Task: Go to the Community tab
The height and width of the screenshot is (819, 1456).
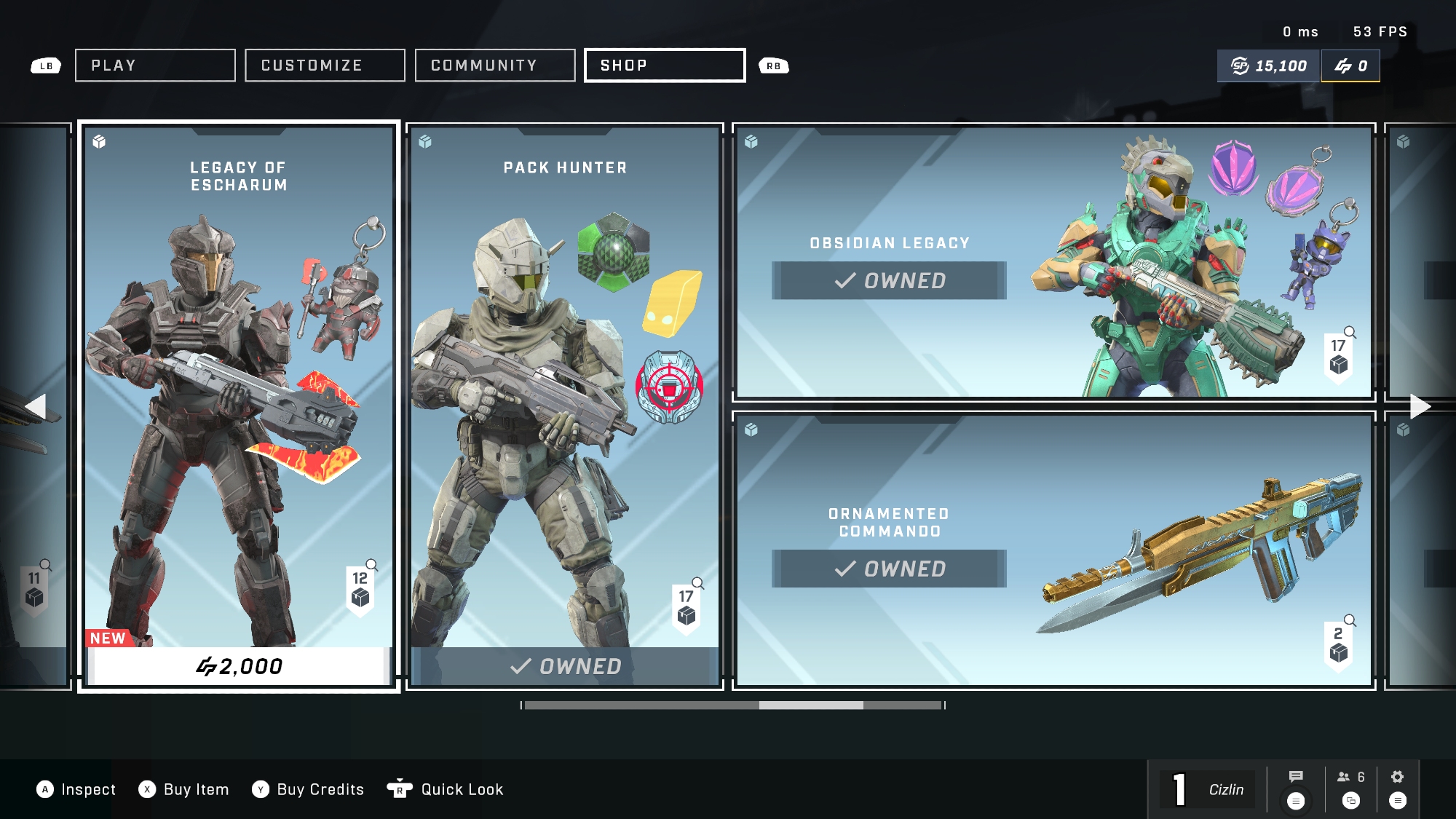Action: 495,66
